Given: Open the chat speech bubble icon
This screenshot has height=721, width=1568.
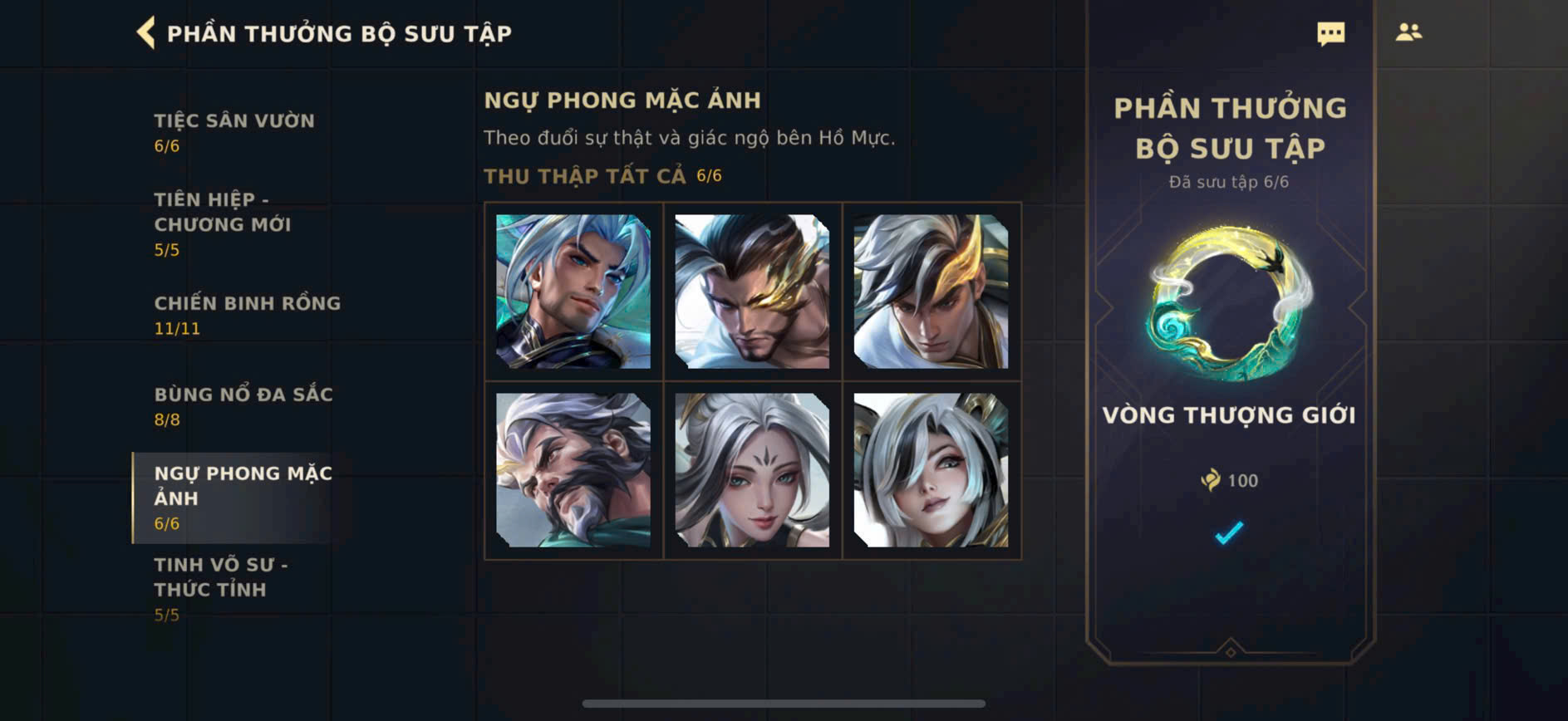Looking at the screenshot, I should click(x=1330, y=33).
